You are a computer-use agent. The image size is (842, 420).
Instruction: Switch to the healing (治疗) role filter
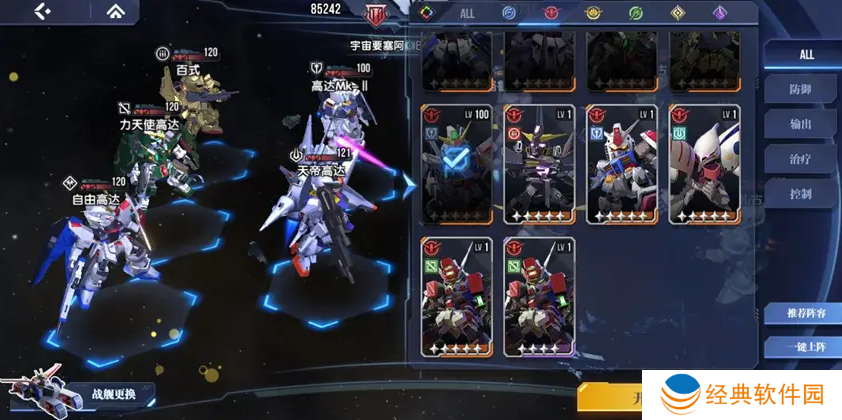[x=801, y=159]
